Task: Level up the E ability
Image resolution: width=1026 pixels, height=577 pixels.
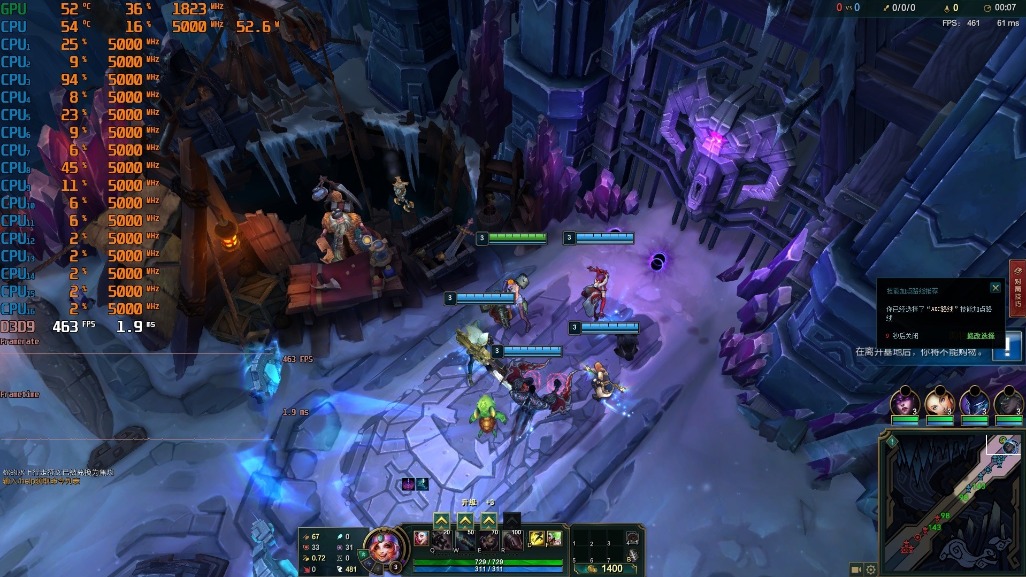Action: click(x=488, y=520)
